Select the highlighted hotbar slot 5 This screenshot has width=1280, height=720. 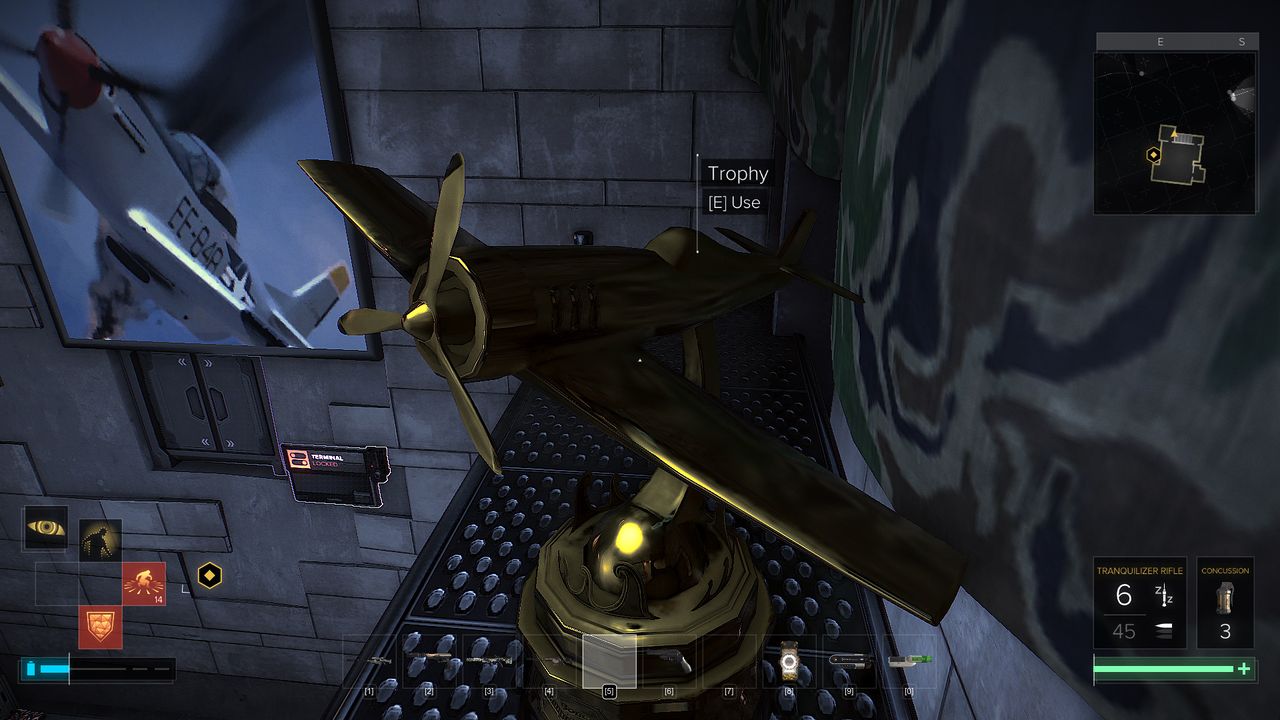[609, 661]
